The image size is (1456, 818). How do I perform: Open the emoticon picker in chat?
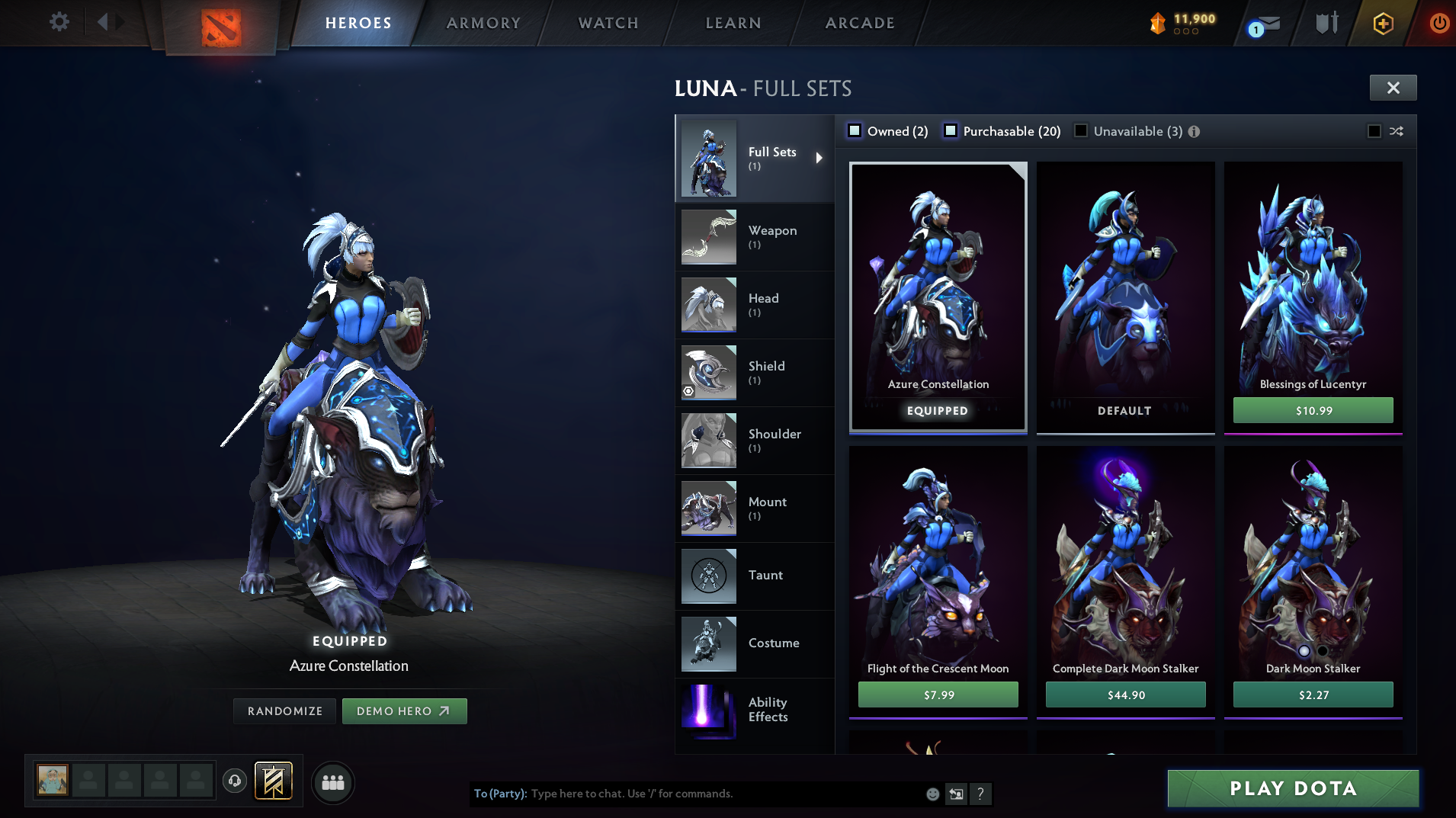point(932,794)
